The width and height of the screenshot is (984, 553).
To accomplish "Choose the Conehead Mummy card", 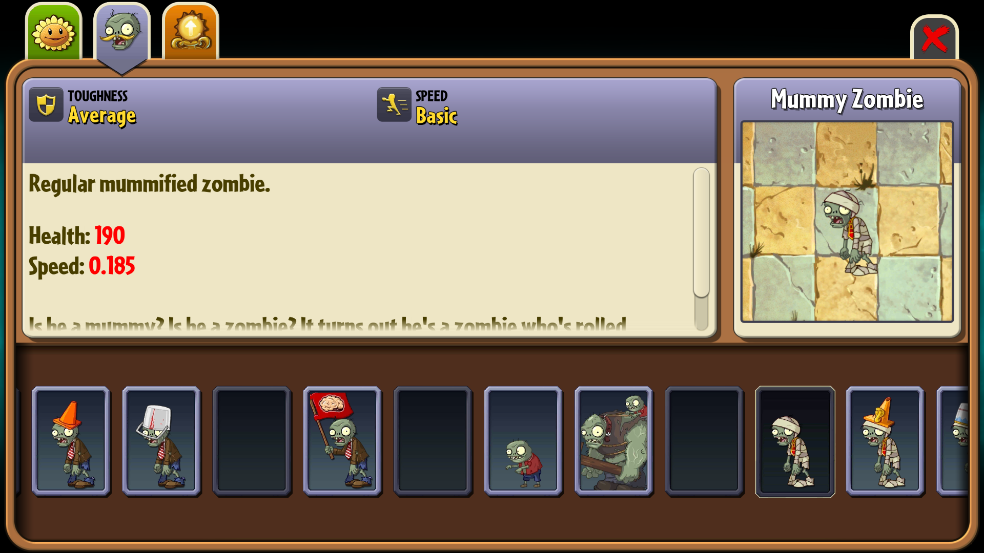I will click(x=885, y=441).
